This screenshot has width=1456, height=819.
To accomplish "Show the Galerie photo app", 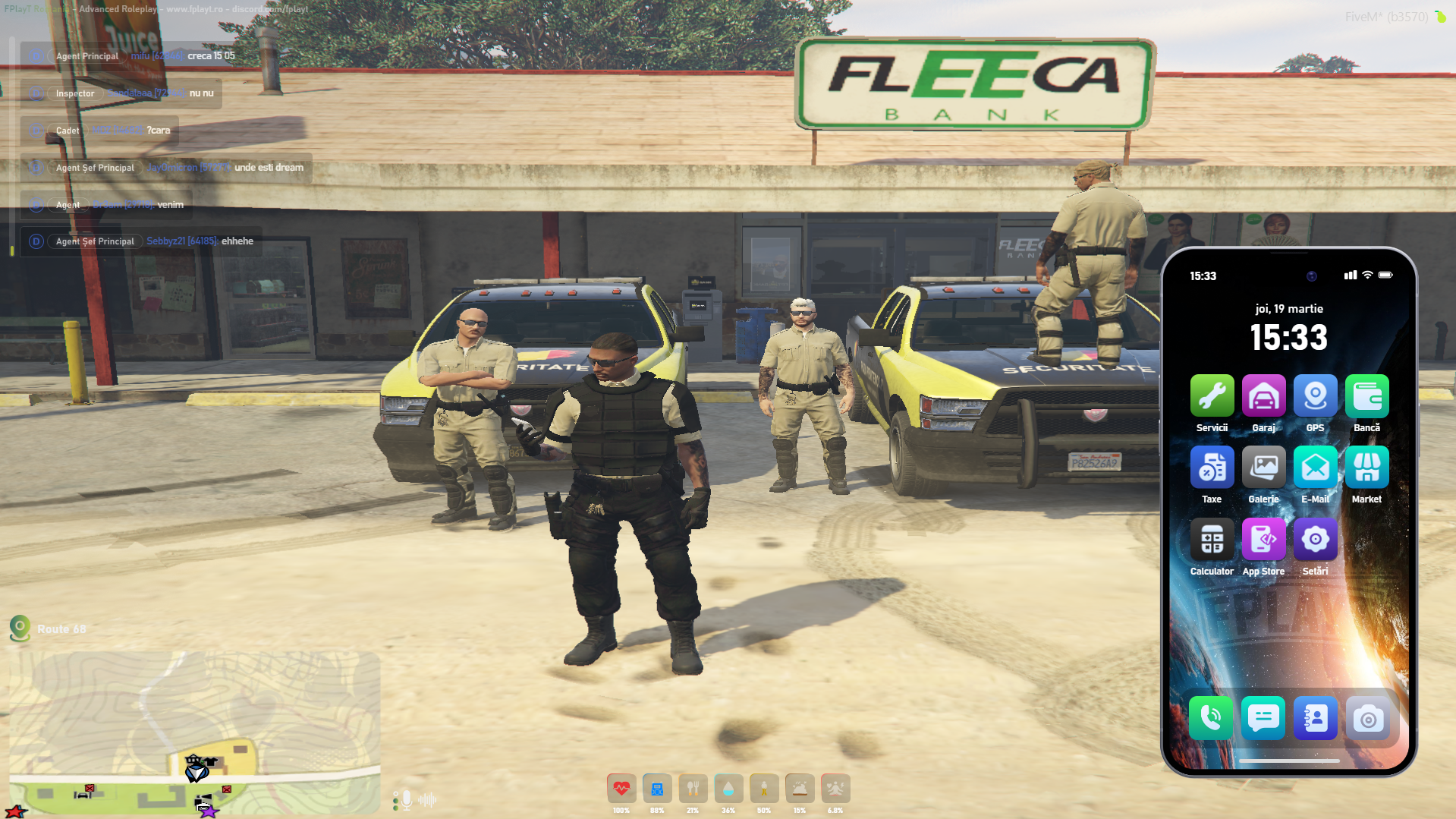I will 1263,468.
